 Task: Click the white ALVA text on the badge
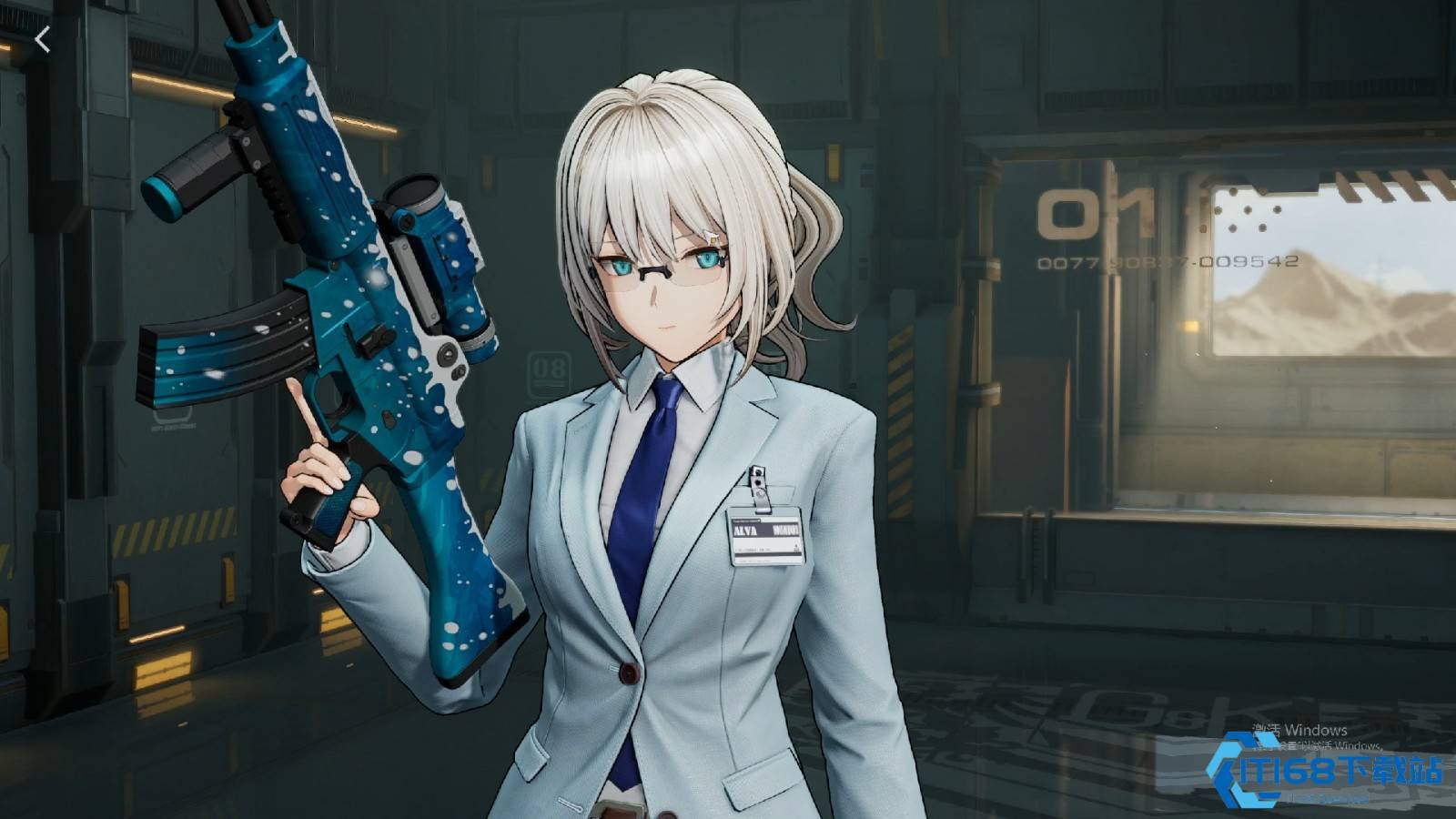click(x=744, y=530)
